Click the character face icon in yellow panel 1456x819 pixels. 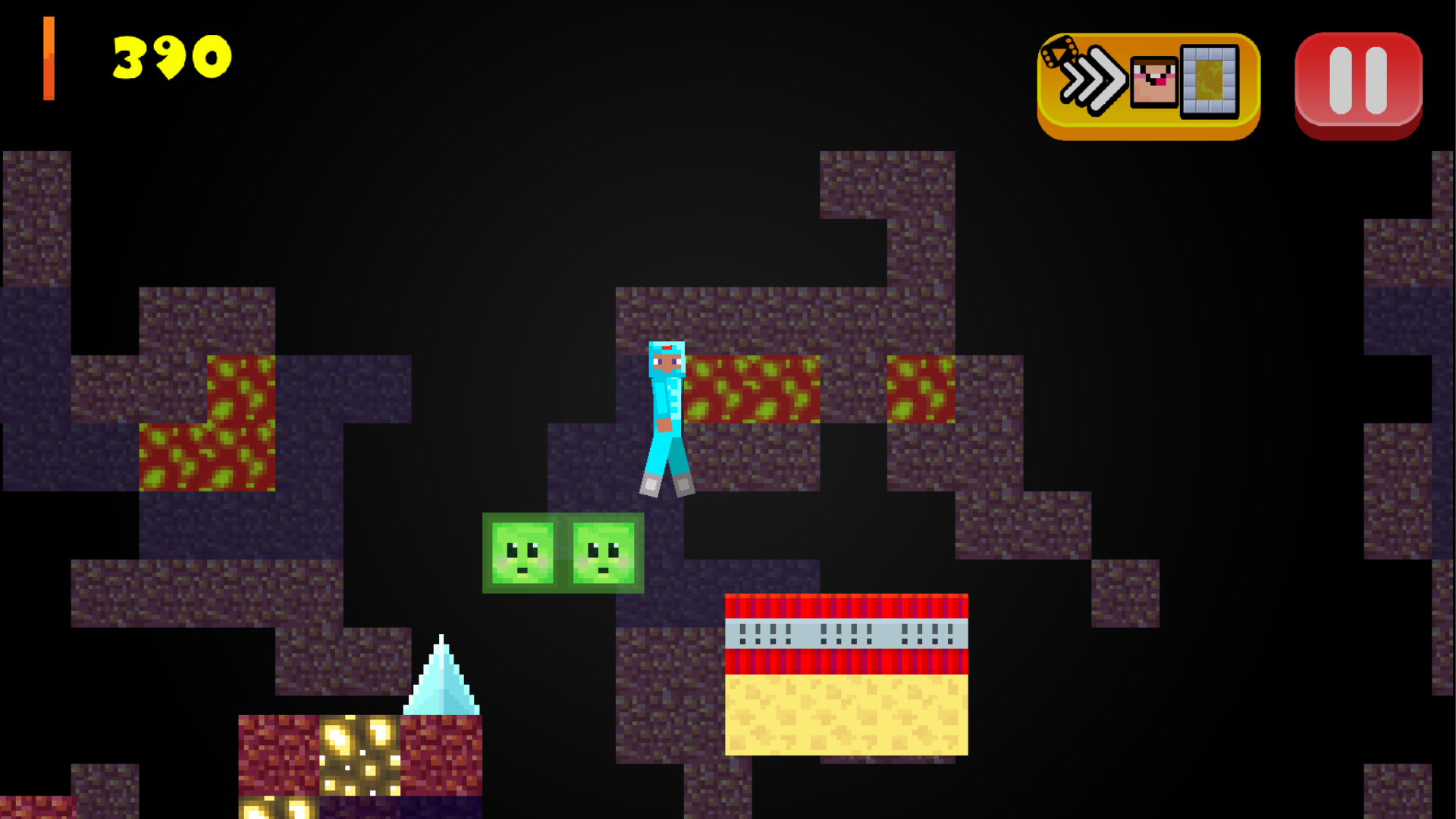(1152, 80)
